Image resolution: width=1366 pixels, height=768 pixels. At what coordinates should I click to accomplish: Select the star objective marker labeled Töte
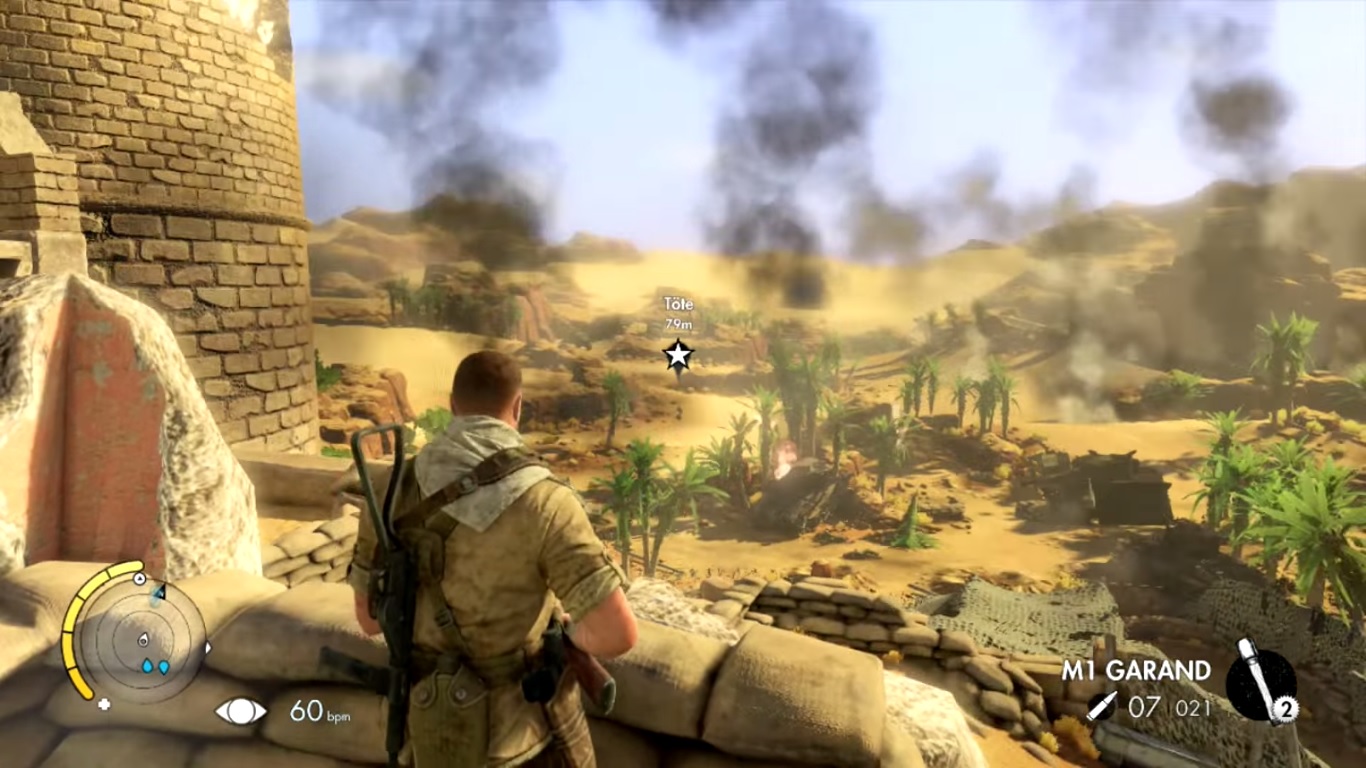click(x=678, y=353)
